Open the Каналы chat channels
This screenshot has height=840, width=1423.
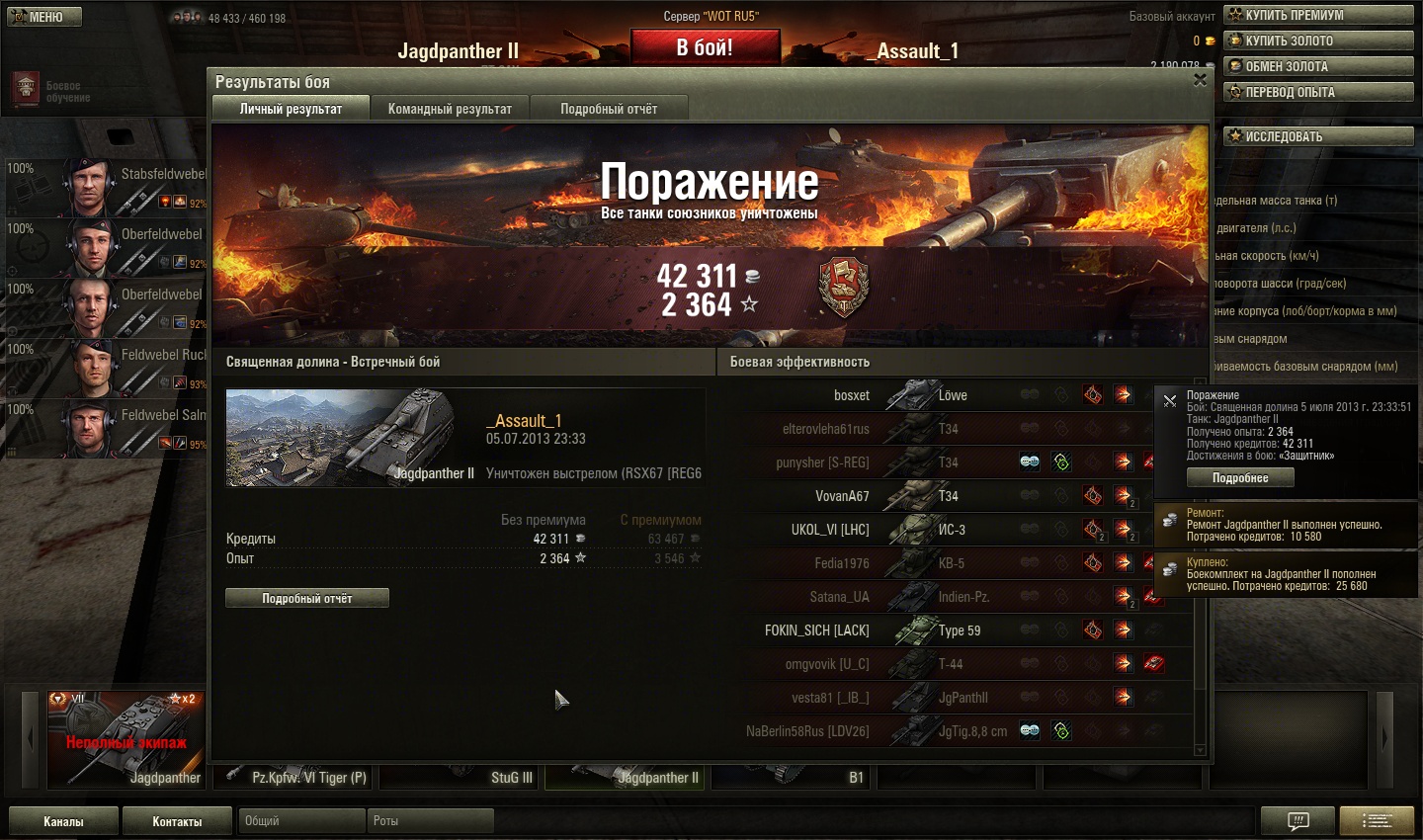[x=63, y=821]
